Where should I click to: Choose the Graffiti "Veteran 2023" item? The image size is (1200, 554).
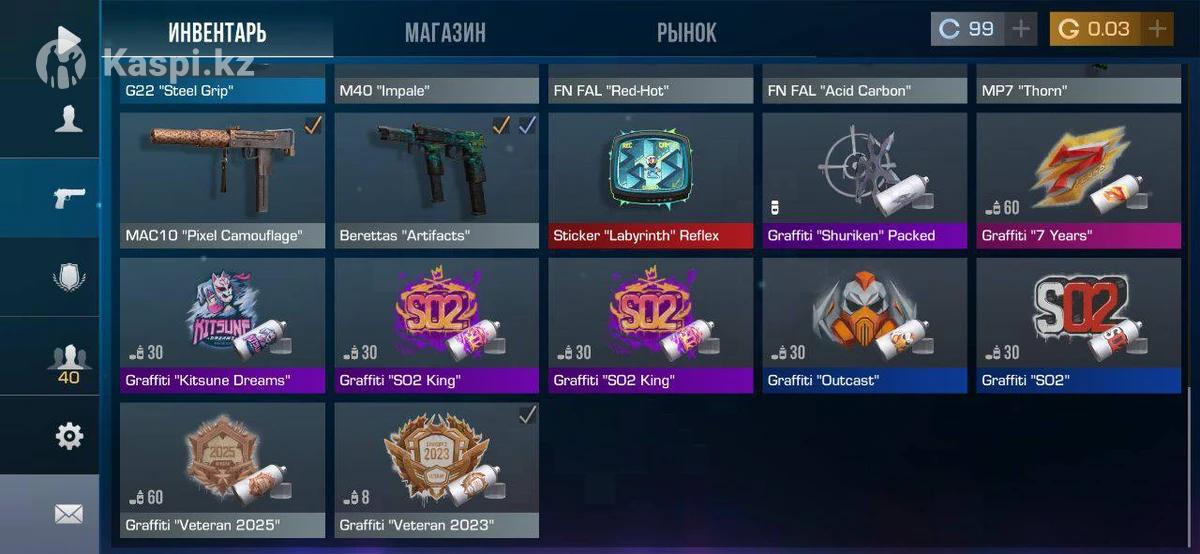[x=436, y=469]
